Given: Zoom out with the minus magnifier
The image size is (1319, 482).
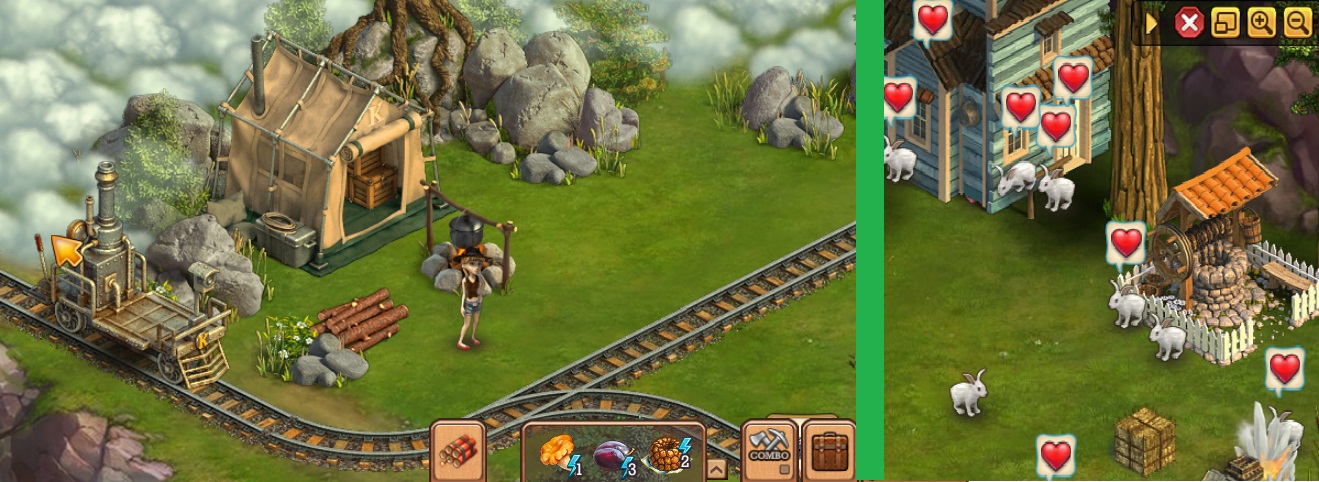Looking at the screenshot, I should (x=1297, y=23).
